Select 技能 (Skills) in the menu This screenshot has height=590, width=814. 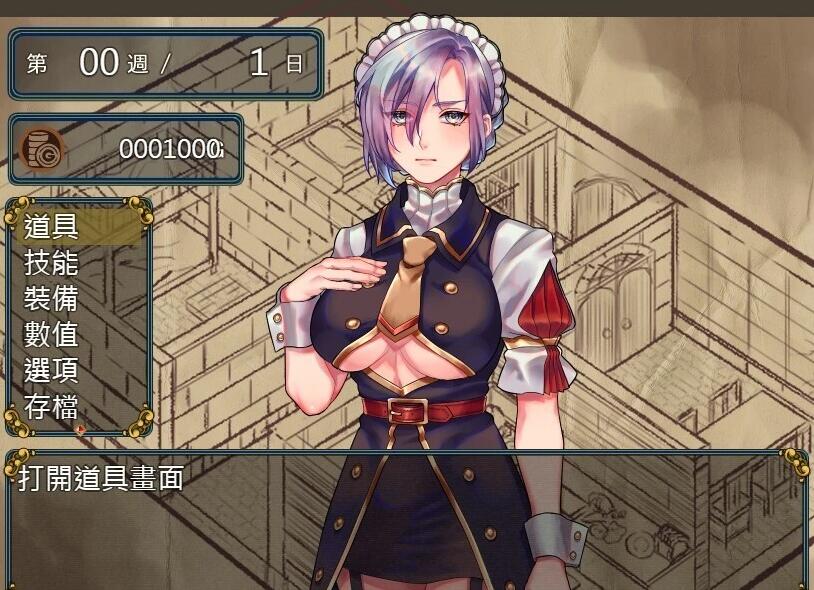[52, 263]
